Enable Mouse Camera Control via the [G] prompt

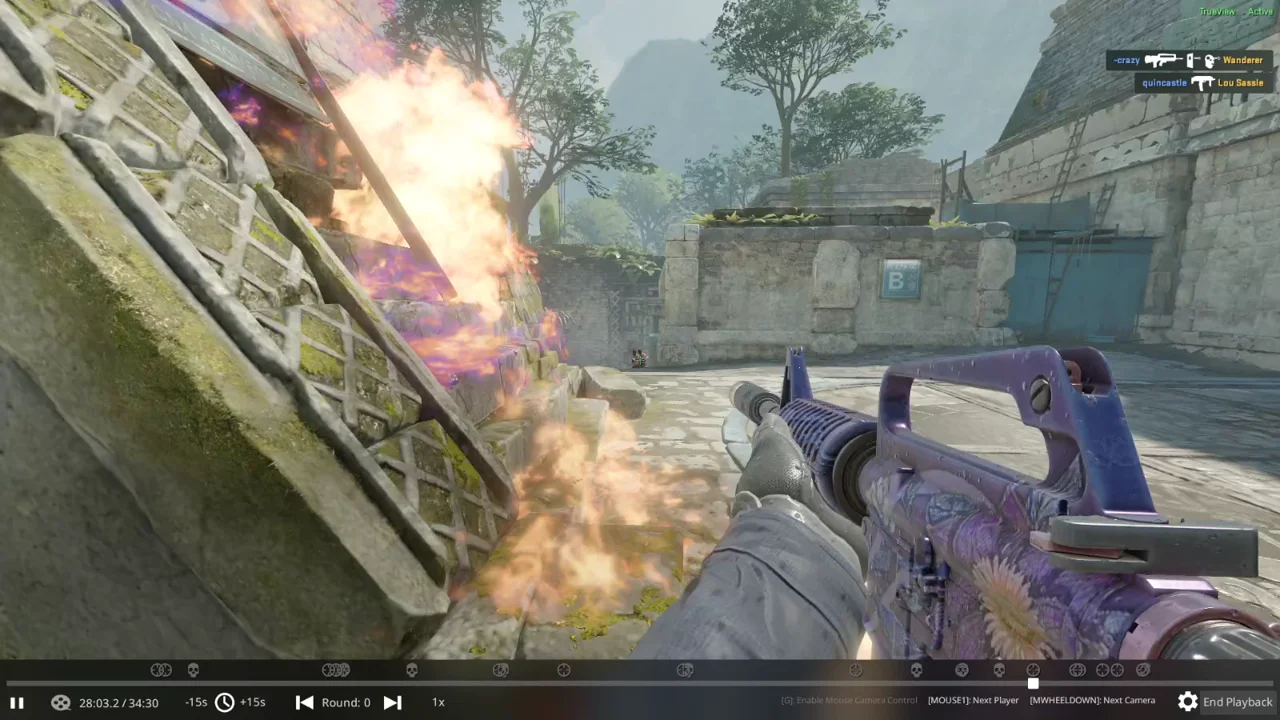pyautogui.click(x=848, y=700)
